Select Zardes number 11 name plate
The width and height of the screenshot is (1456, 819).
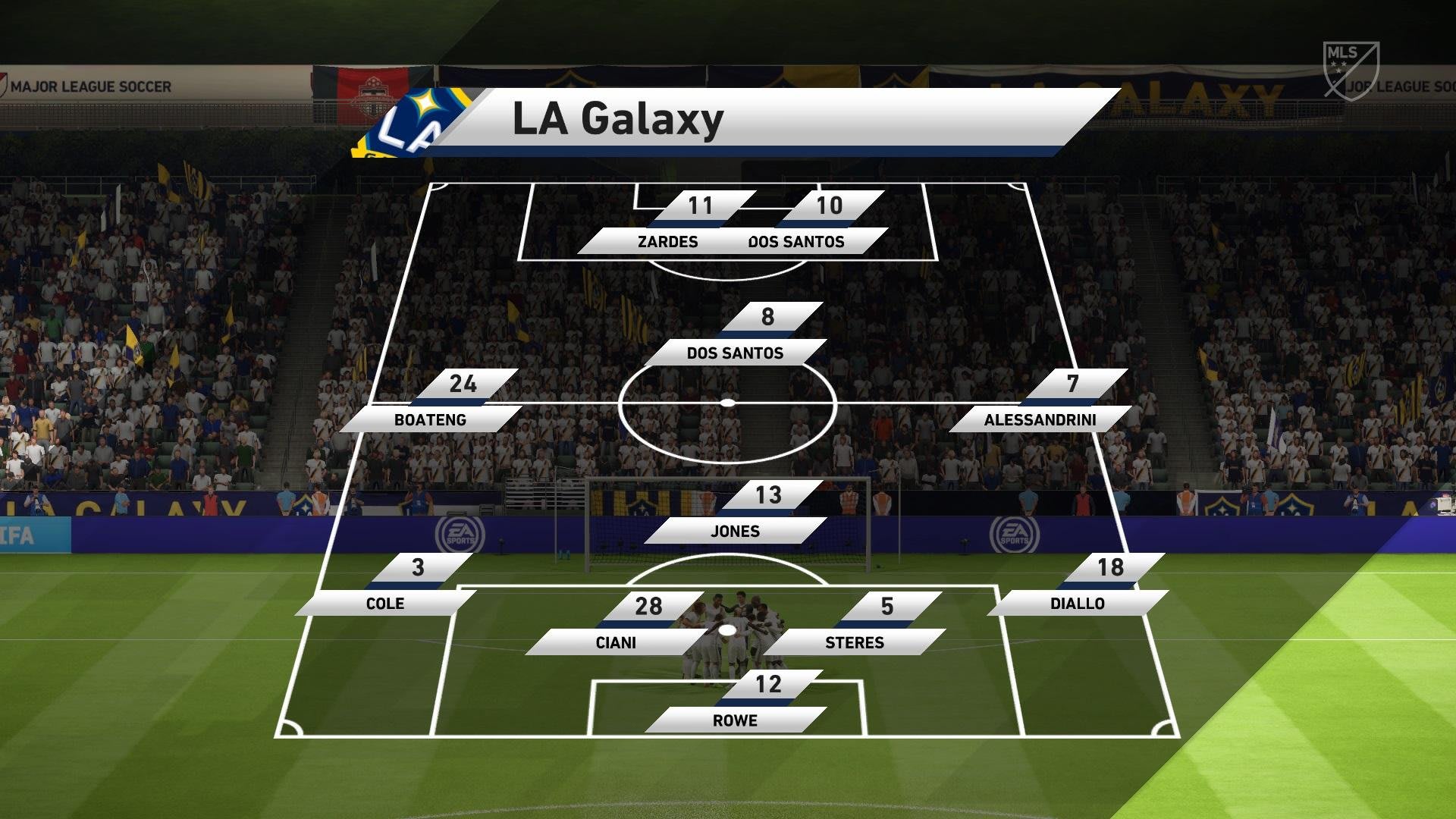[667, 241]
